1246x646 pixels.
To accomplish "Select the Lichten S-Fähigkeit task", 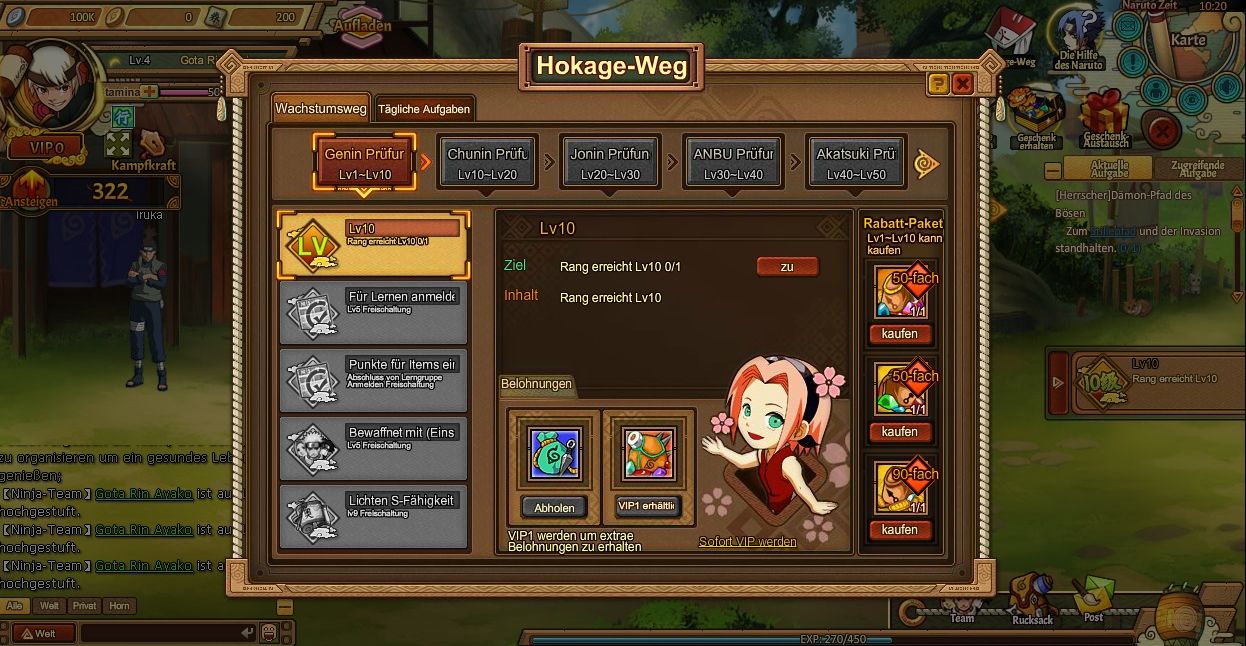I will (373, 516).
